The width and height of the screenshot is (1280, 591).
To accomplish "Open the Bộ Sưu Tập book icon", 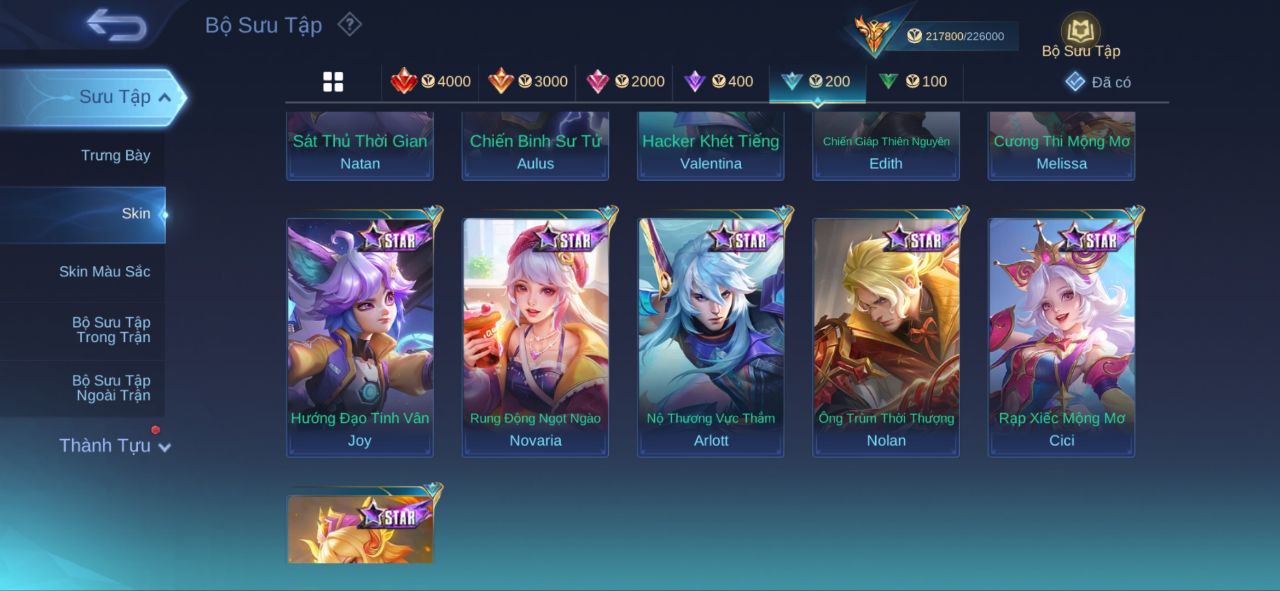I will coord(1080,35).
